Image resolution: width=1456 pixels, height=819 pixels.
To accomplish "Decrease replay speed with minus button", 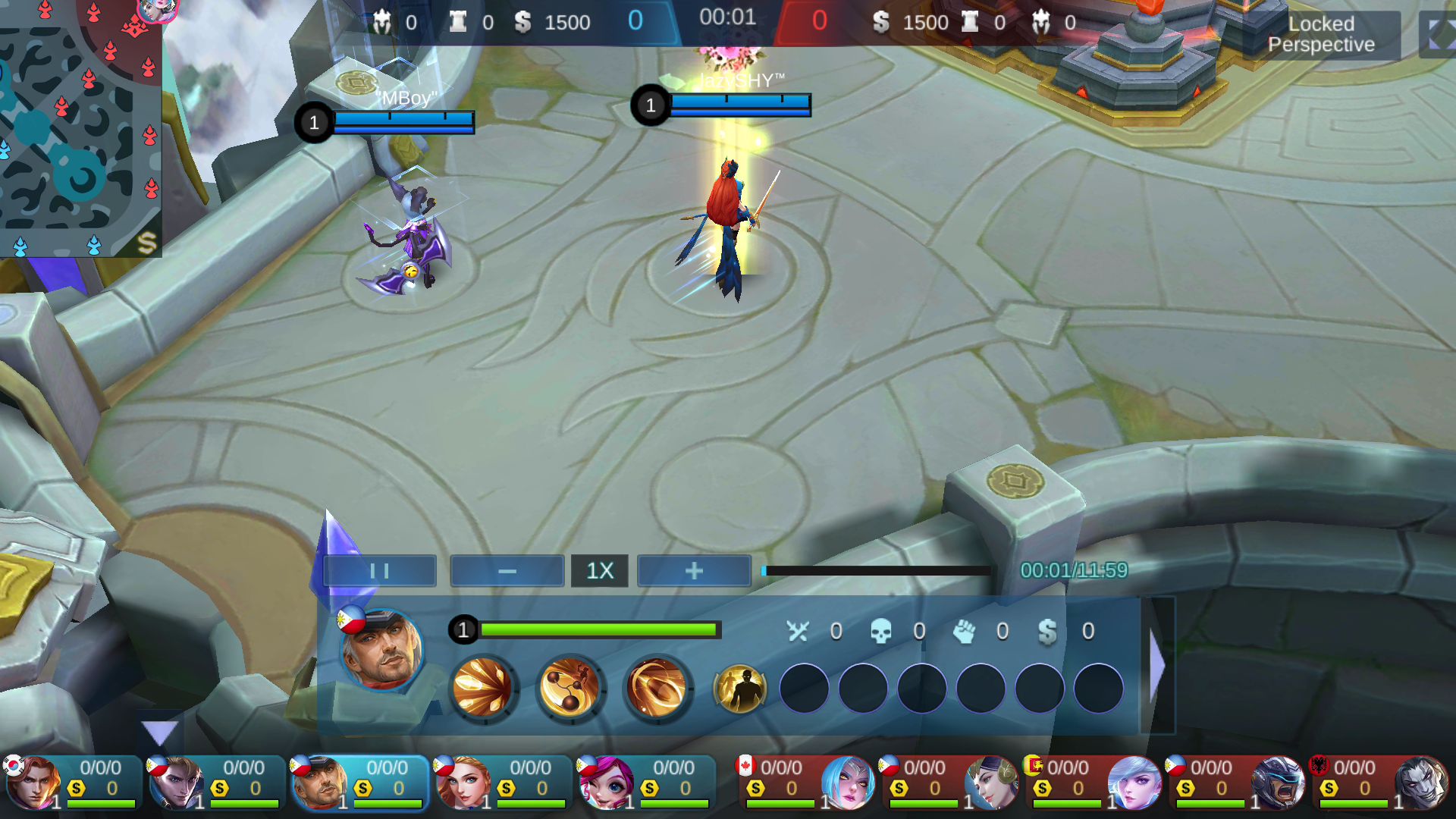I will click(x=507, y=571).
